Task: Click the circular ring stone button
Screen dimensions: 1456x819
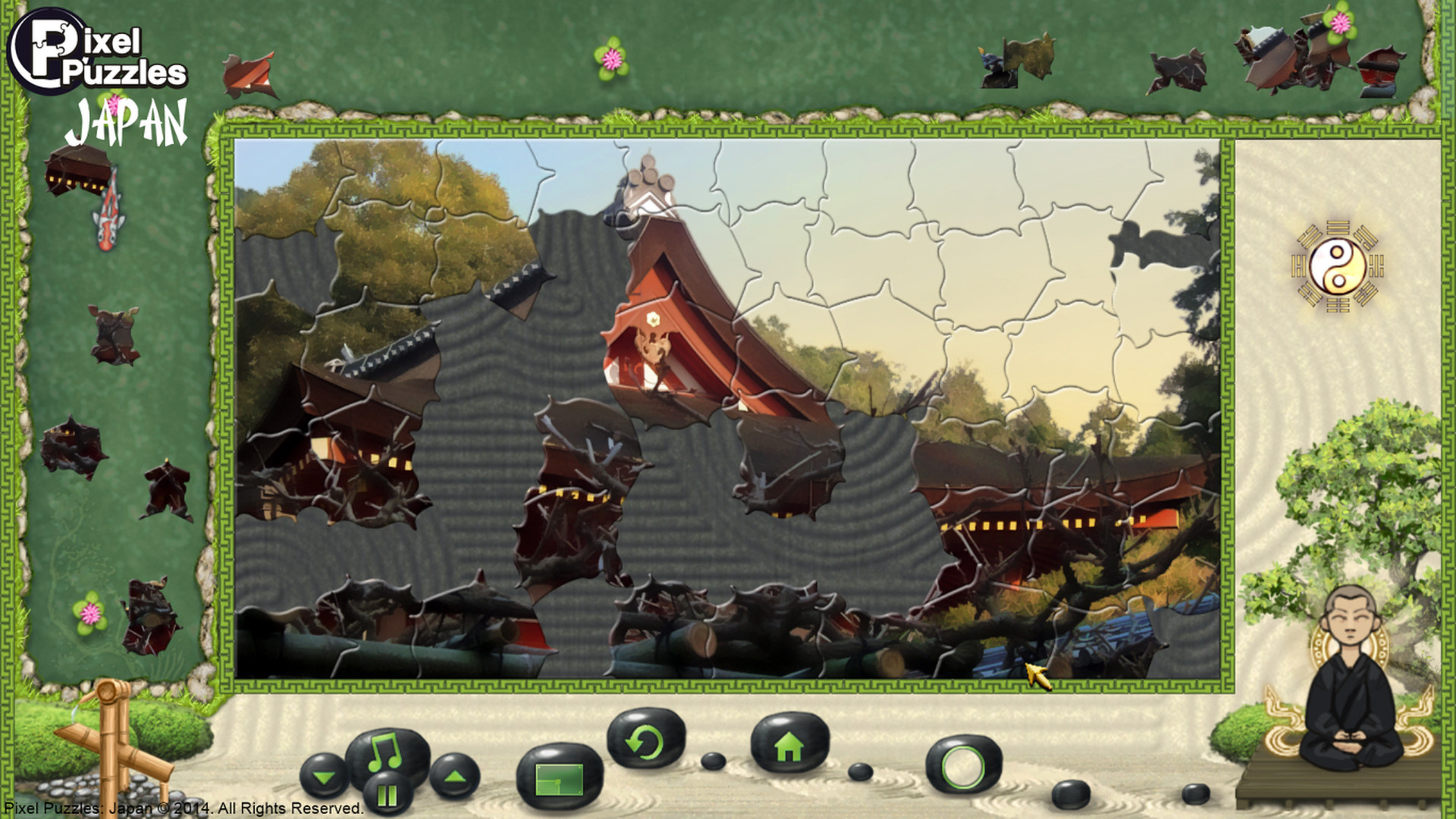Action: (965, 766)
